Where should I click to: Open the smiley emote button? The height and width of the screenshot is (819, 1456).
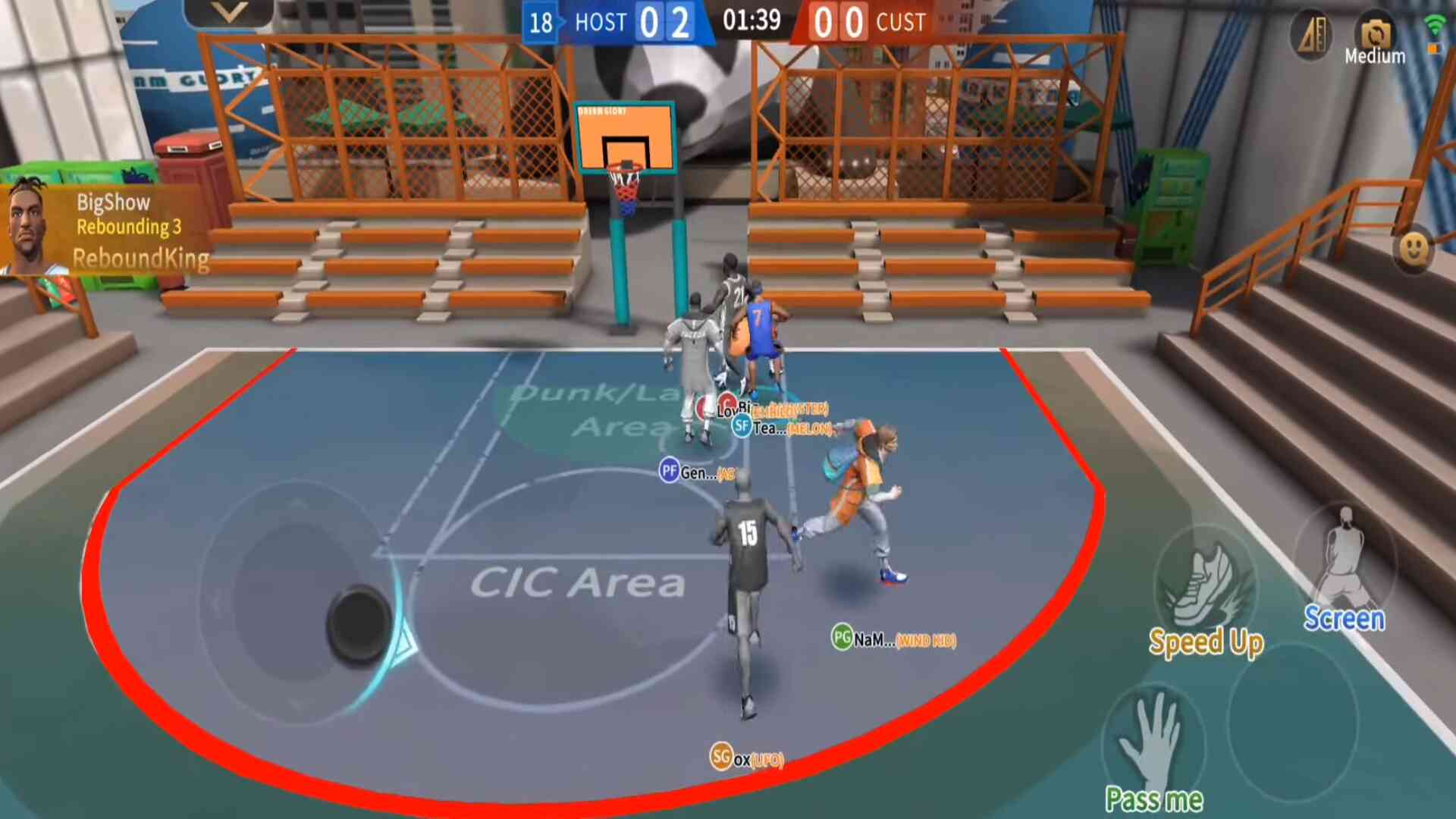click(1414, 249)
